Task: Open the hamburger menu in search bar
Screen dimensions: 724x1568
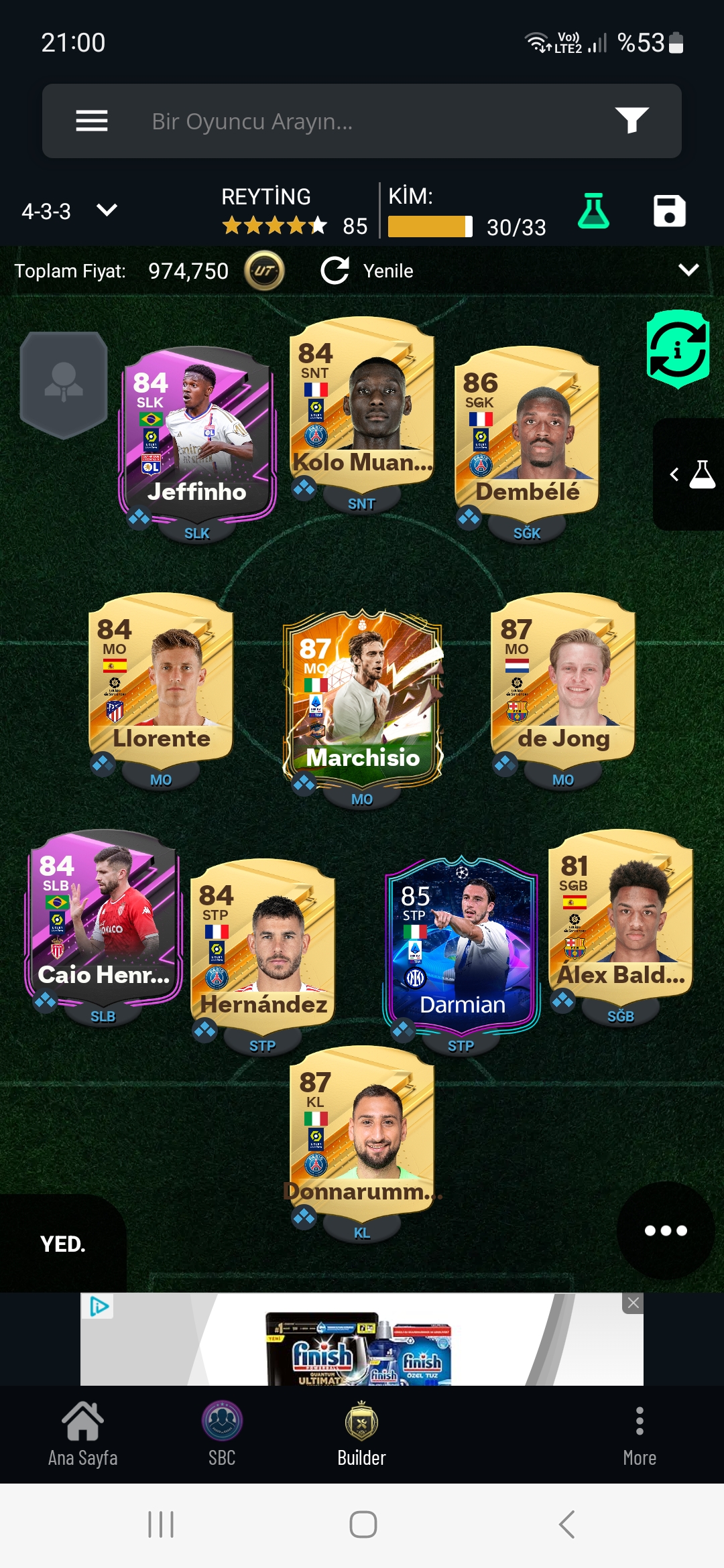Action: 92,121
